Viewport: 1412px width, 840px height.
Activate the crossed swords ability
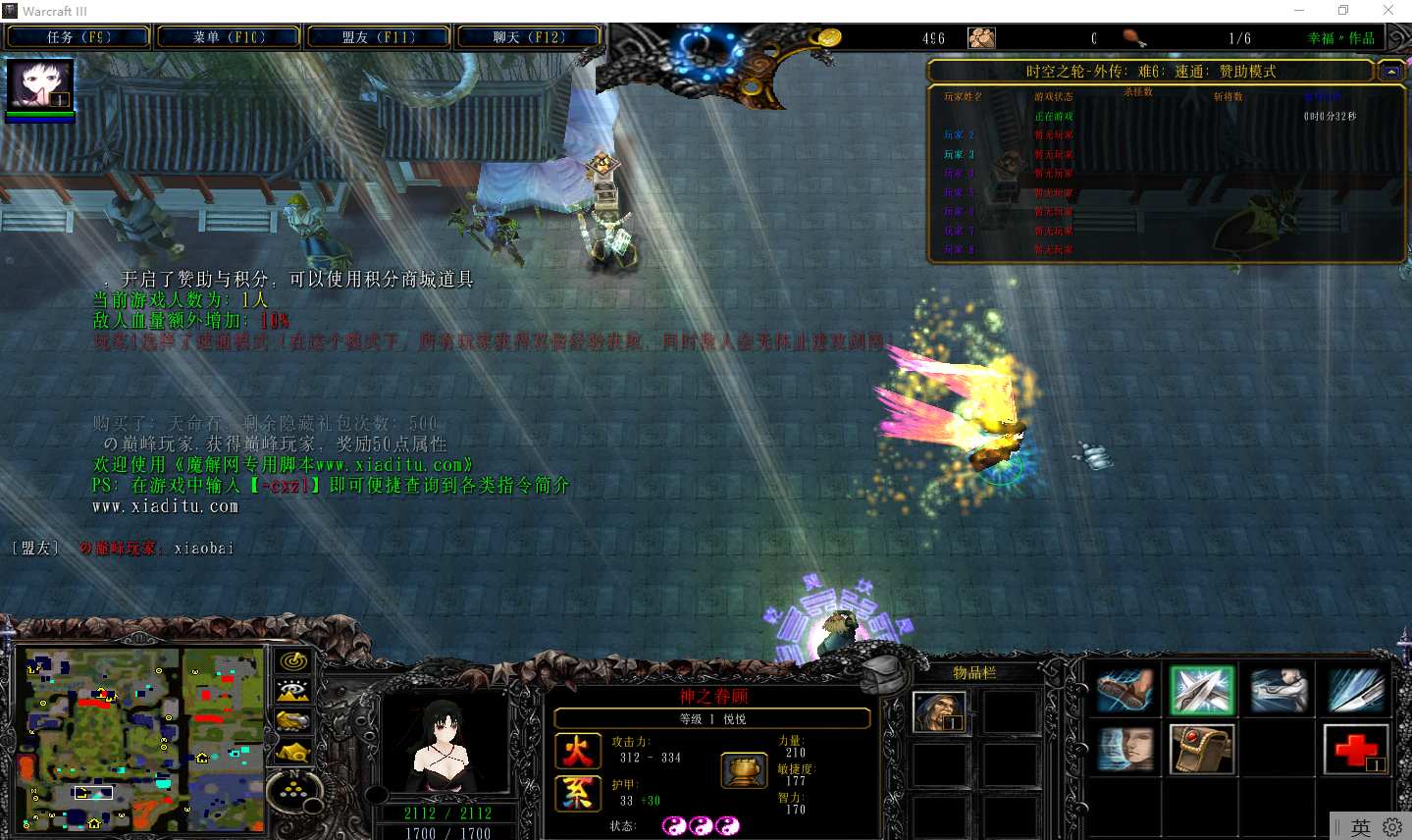click(1201, 691)
